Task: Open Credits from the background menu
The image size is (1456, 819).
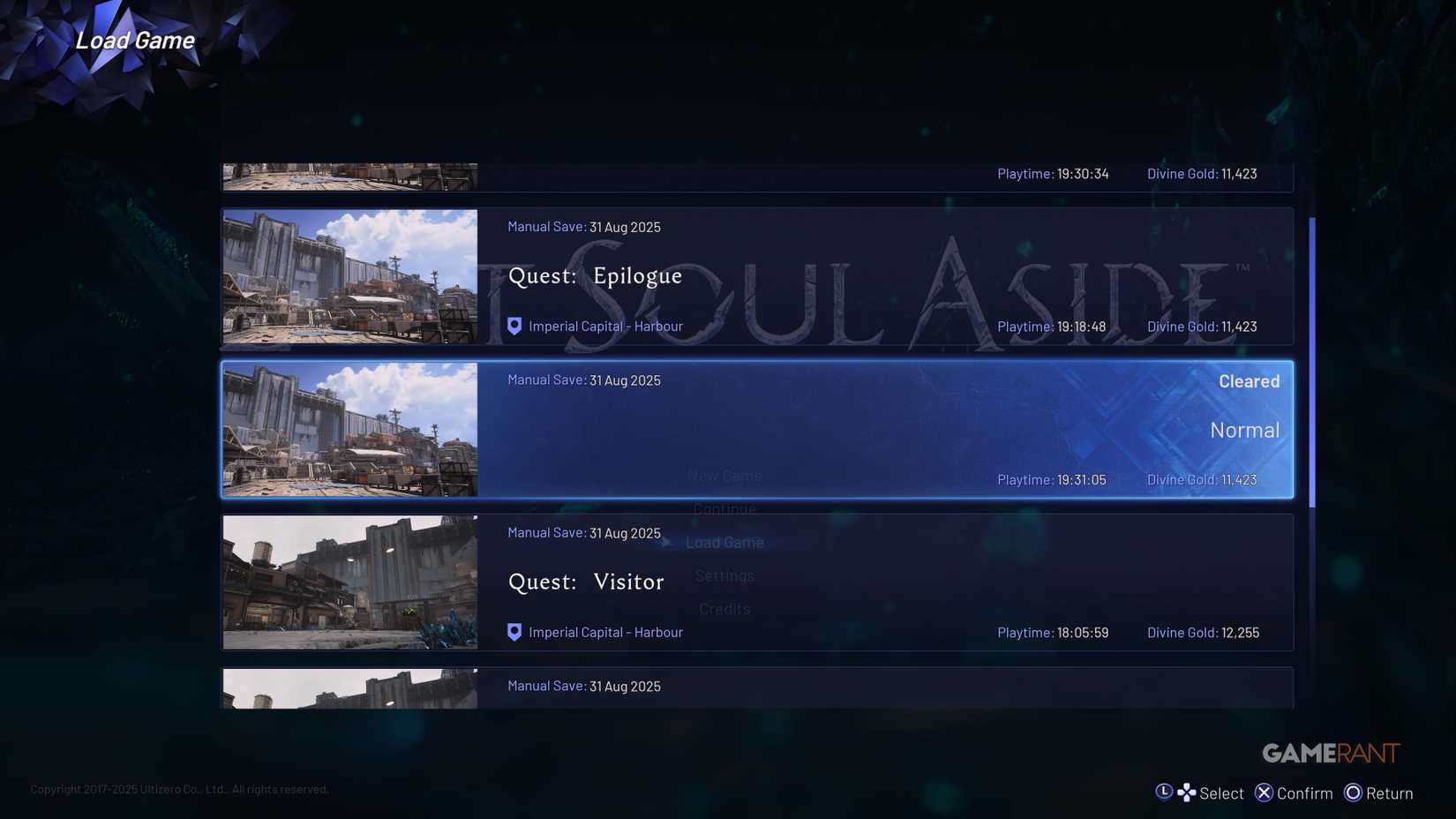Action: click(724, 608)
